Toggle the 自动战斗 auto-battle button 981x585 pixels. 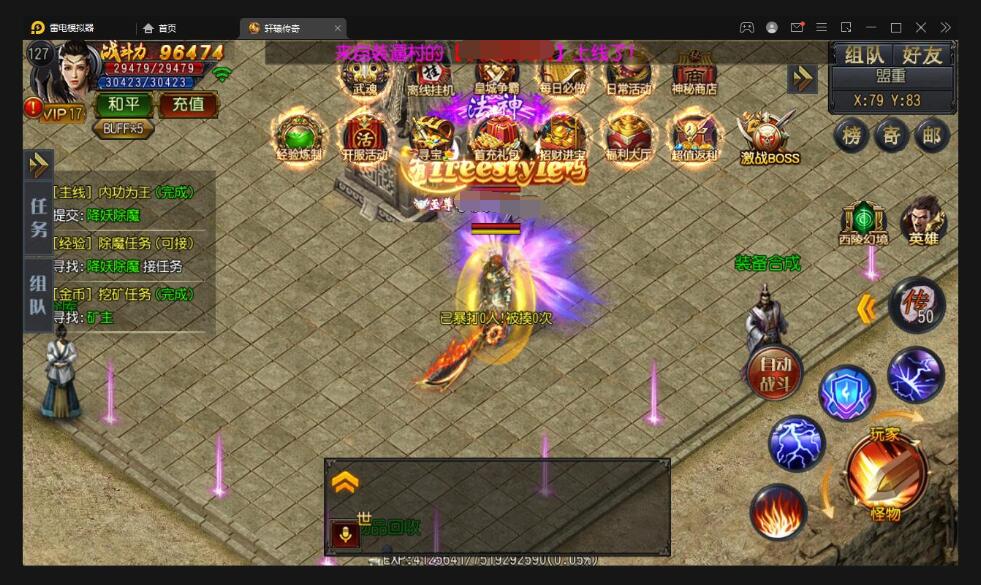coord(775,372)
